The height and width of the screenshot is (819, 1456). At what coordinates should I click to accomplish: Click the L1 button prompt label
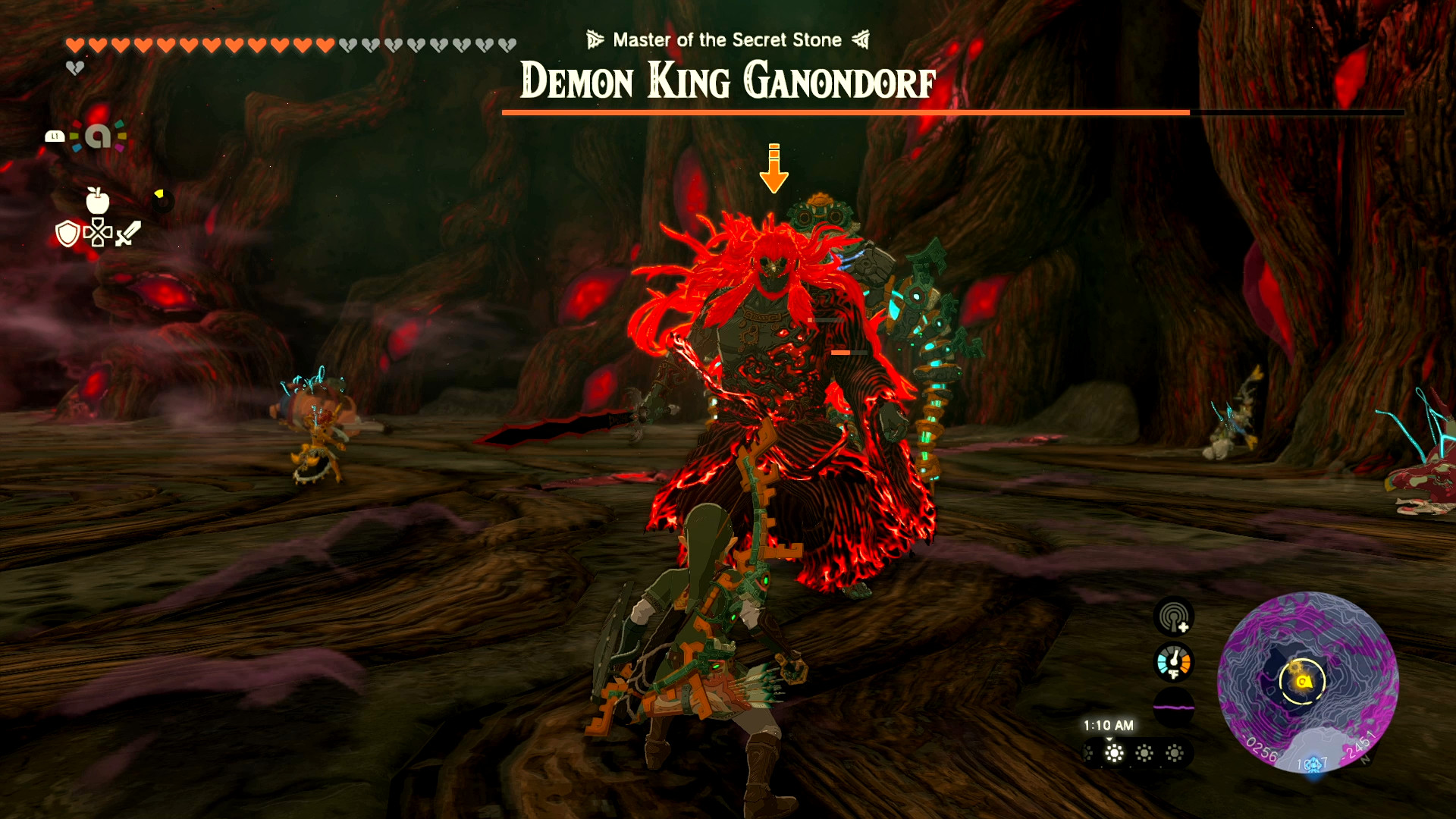[55, 136]
